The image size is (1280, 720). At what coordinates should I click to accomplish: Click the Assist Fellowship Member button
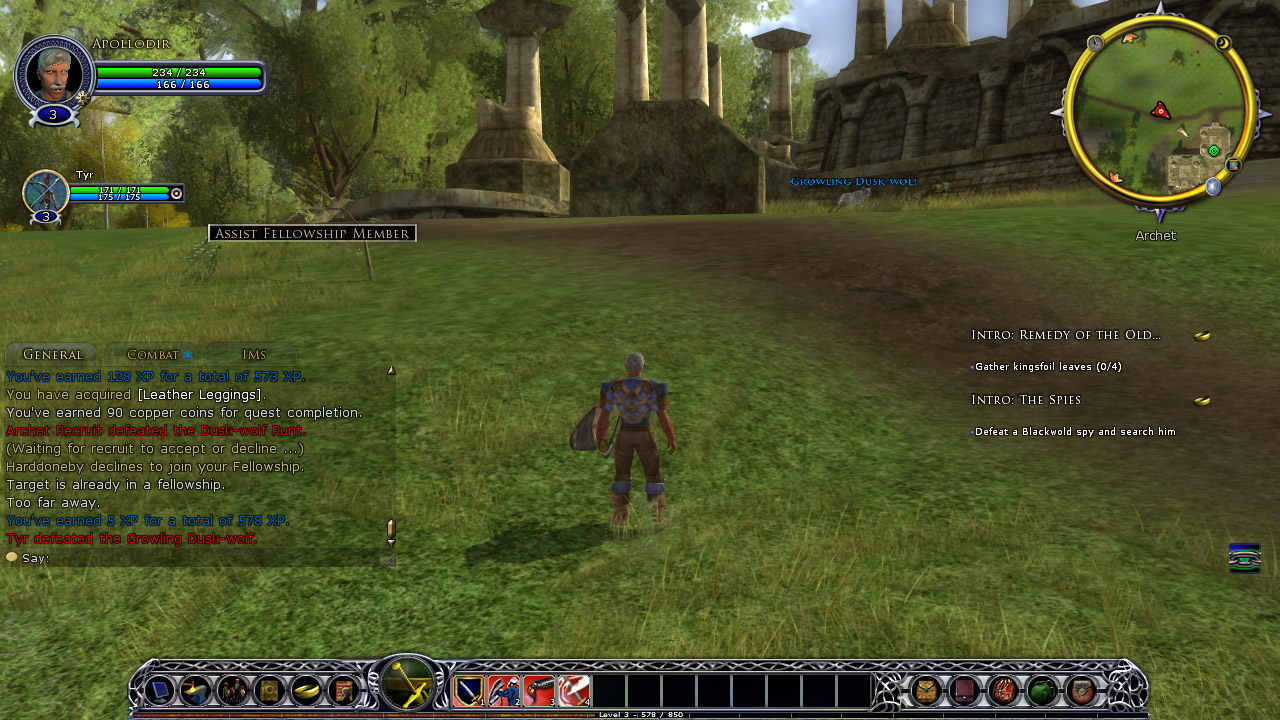click(x=312, y=233)
